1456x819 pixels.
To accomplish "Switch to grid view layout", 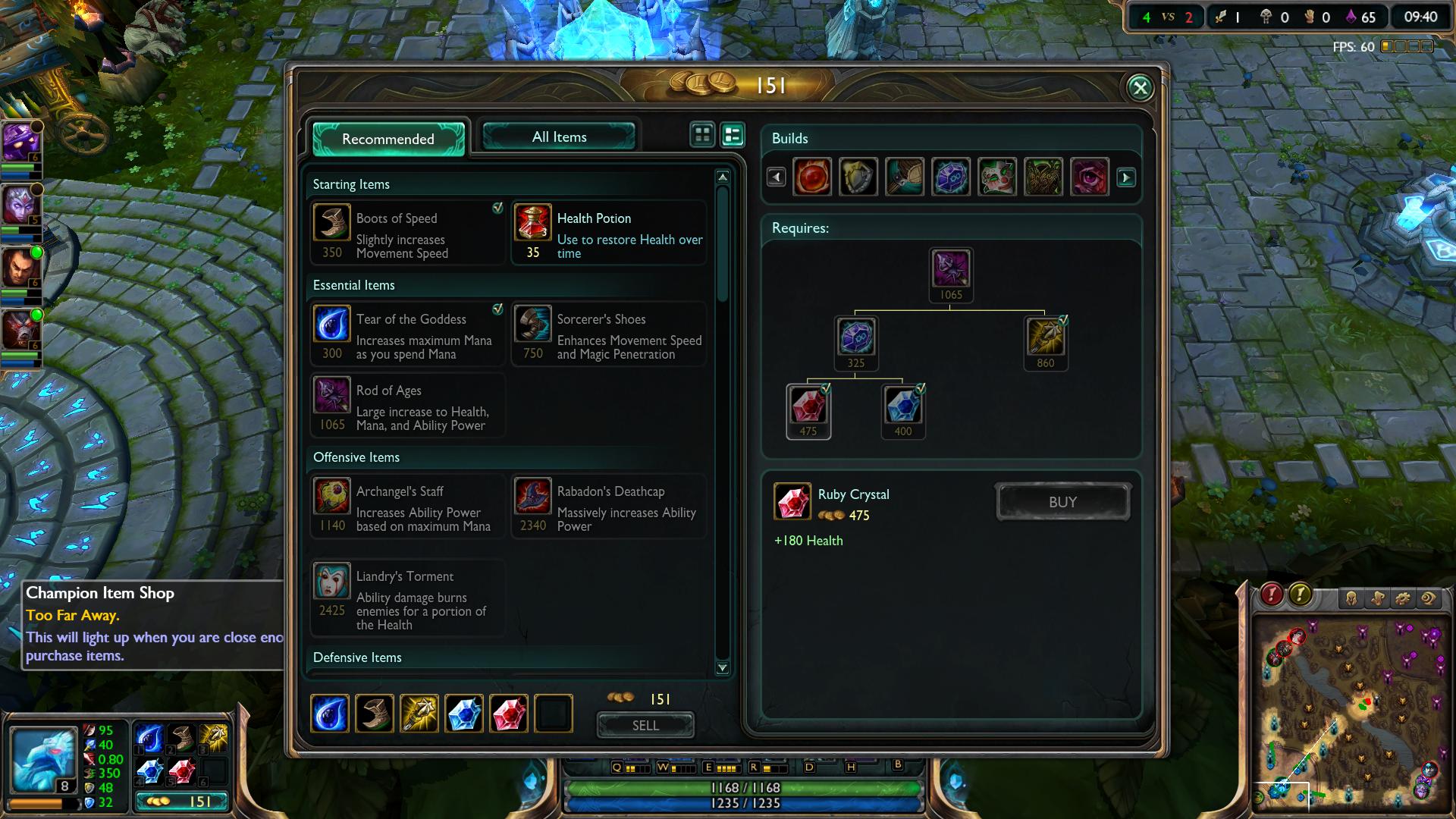I will pos(702,135).
